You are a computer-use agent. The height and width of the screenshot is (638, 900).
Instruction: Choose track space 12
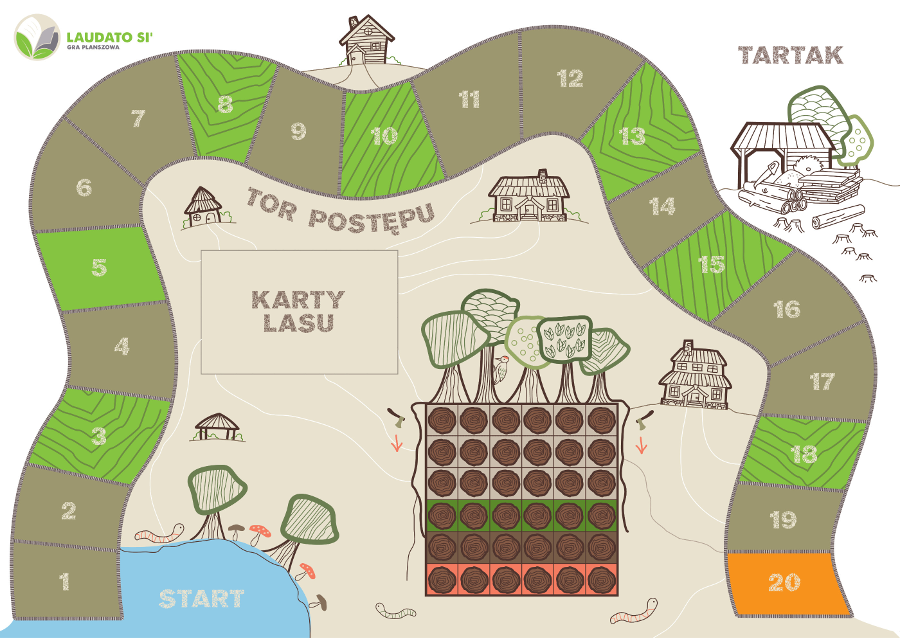(x=570, y=79)
